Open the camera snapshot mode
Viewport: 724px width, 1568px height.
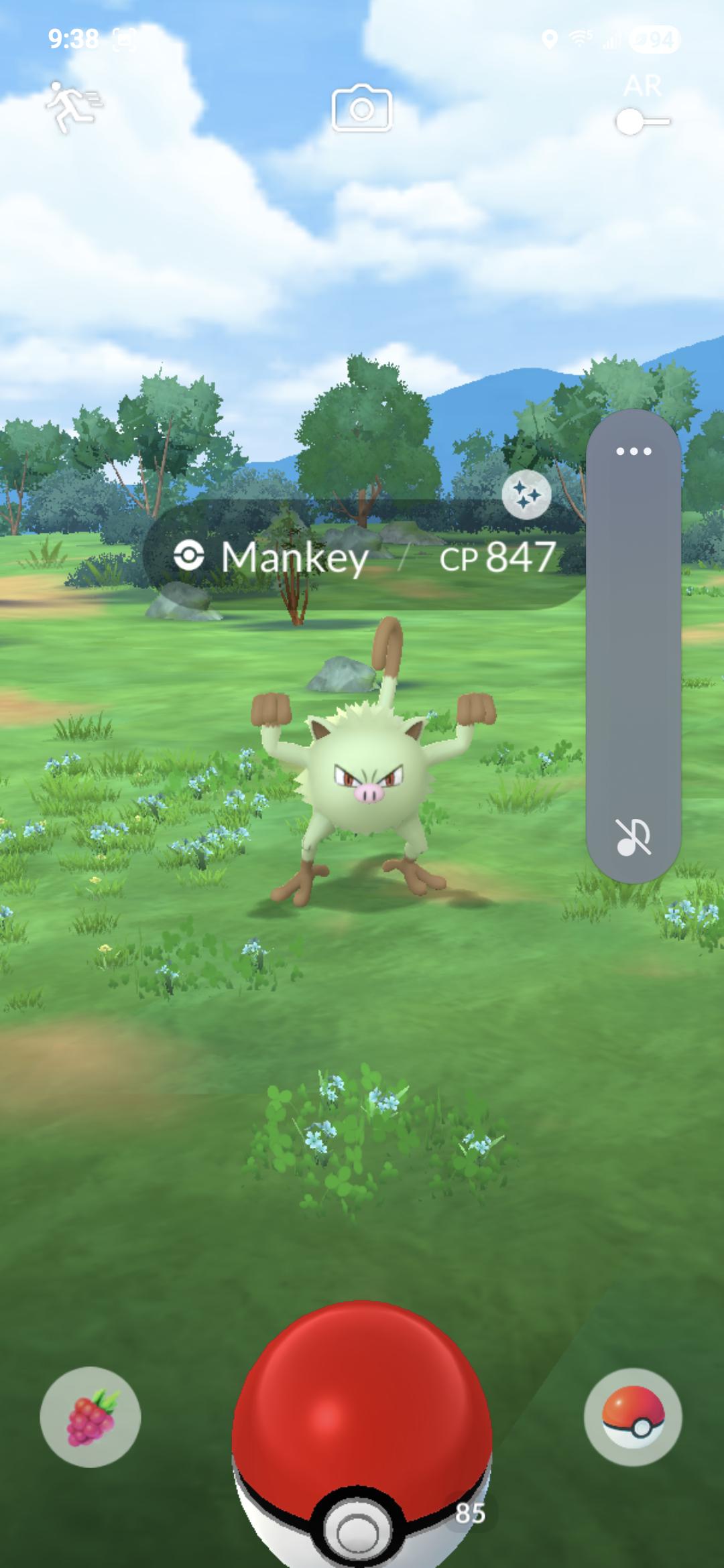[x=362, y=109]
